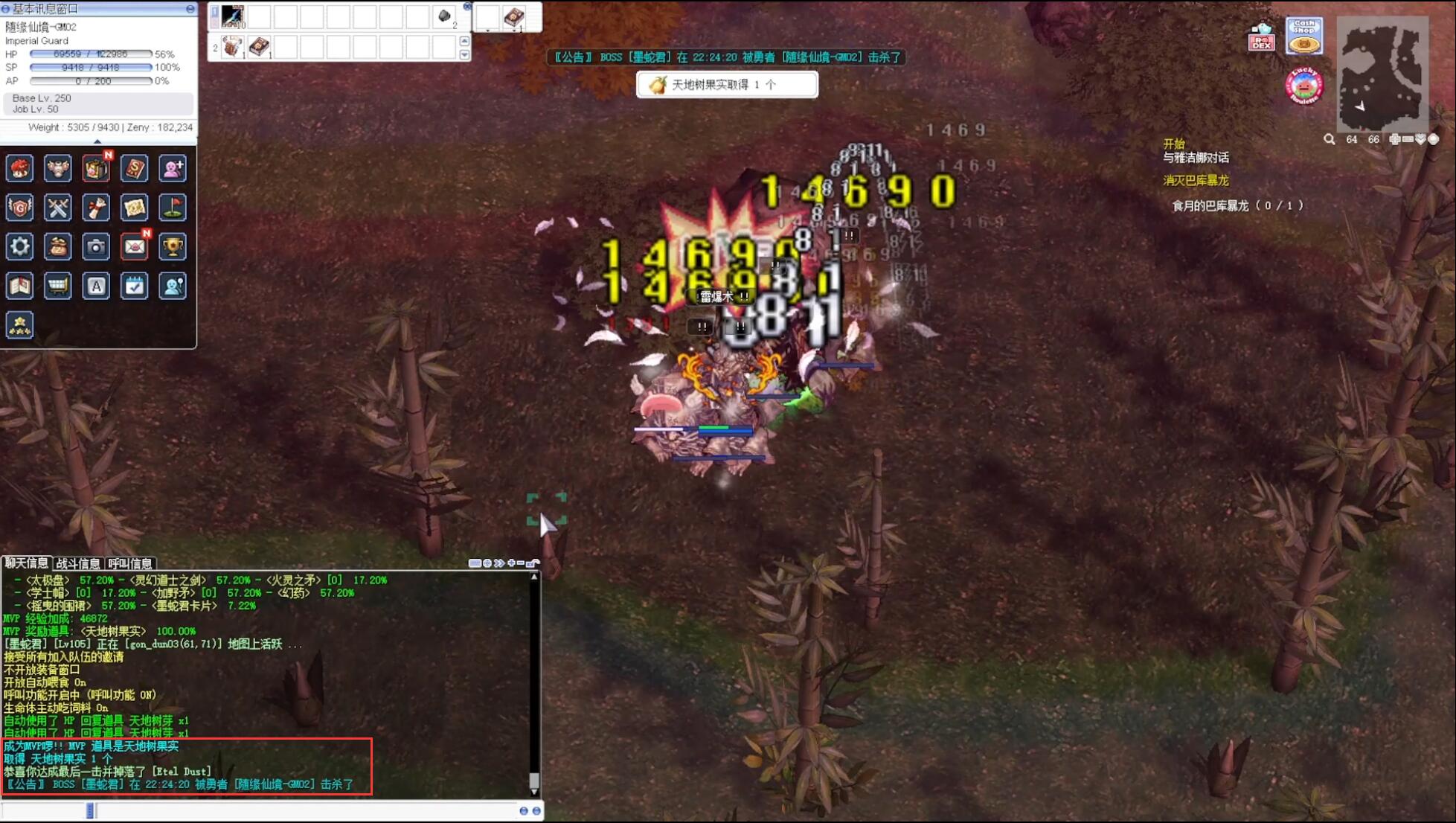Open the crossed swords menu icon
This screenshot has width=1456, height=823.
[57, 208]
